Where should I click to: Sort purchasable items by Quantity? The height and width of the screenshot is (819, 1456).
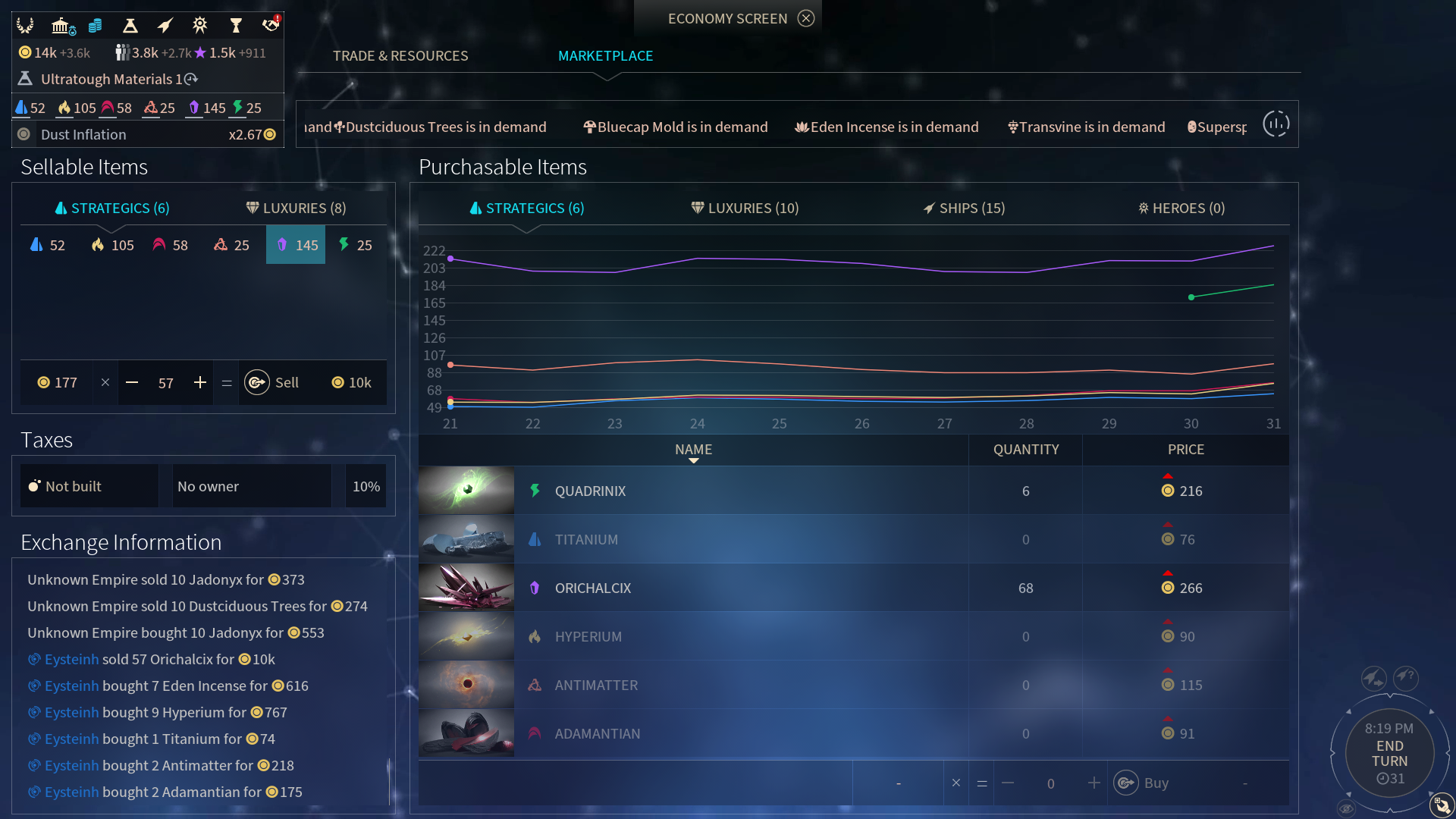point(1025,450)
